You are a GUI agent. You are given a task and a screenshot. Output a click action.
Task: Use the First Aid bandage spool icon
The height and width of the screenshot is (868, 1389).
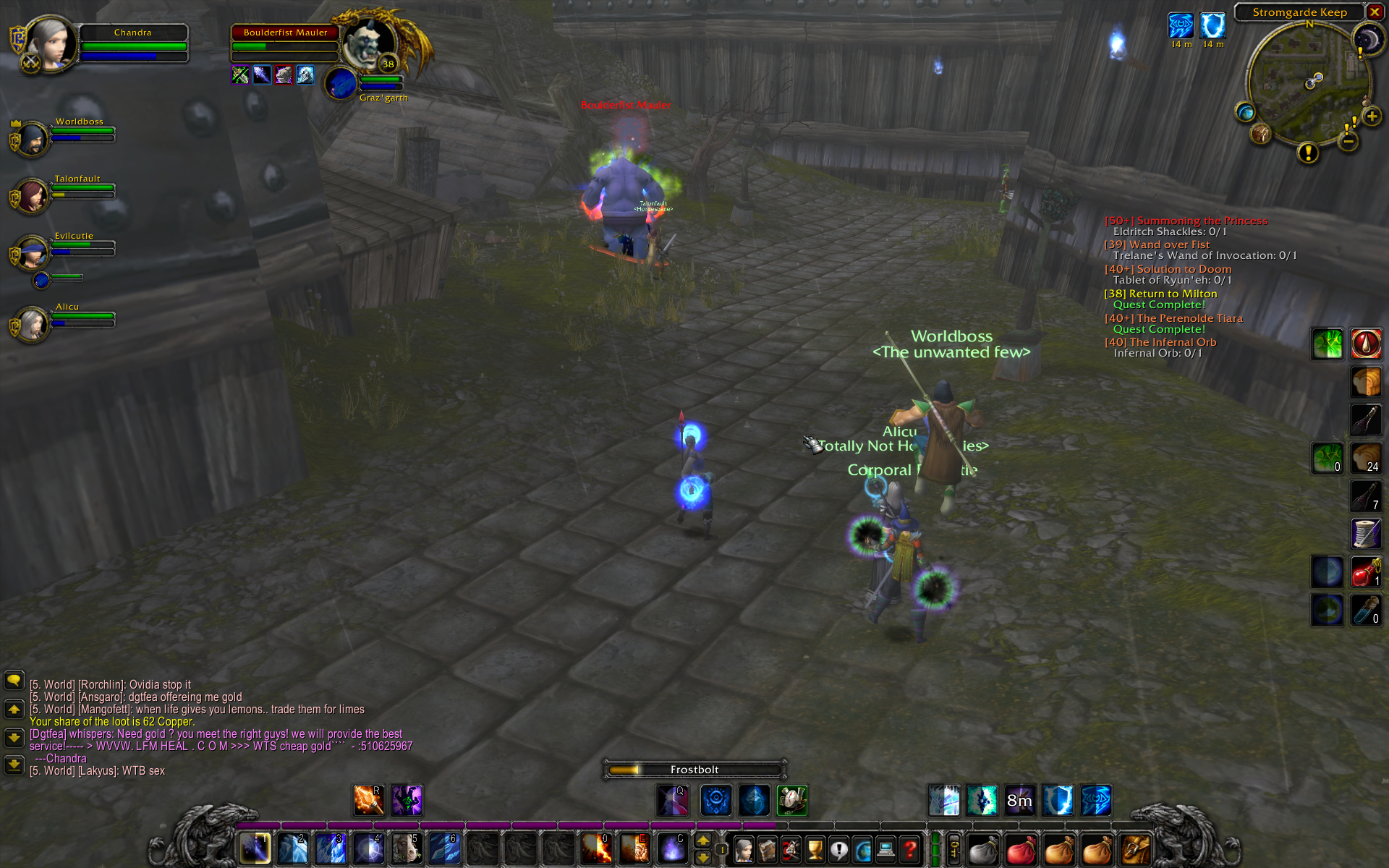coord(1366,534)
